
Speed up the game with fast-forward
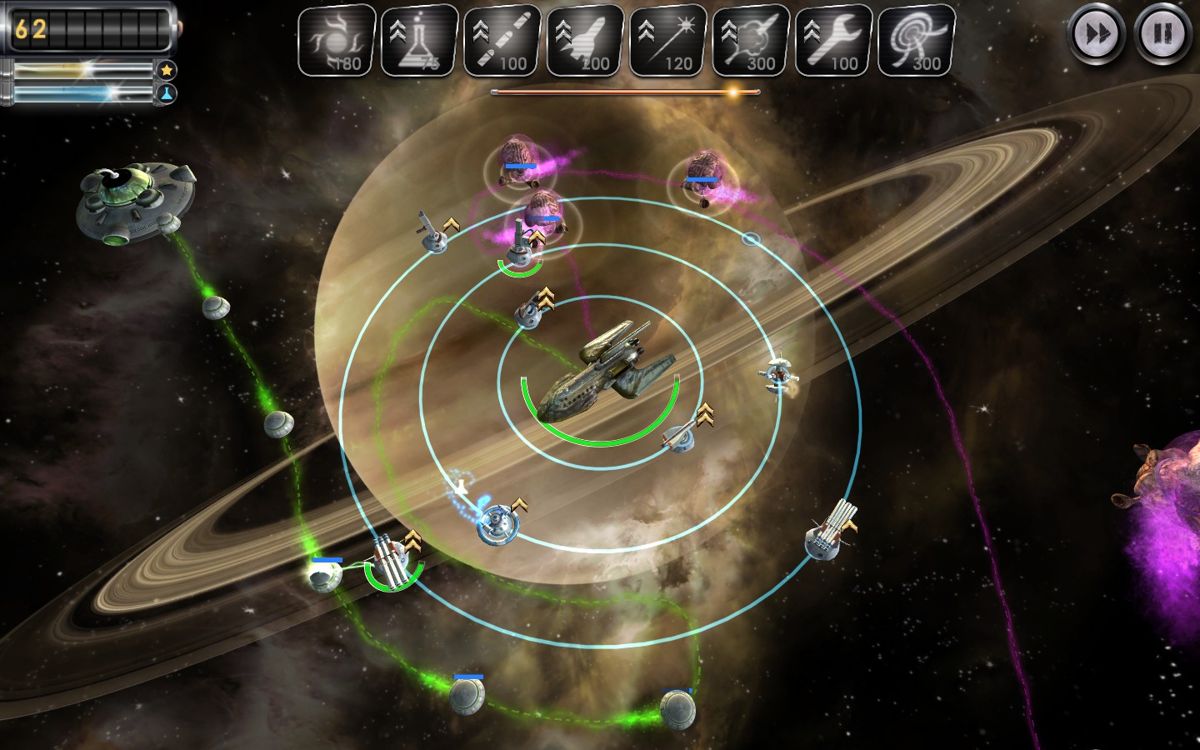(x=1097, y=35)
